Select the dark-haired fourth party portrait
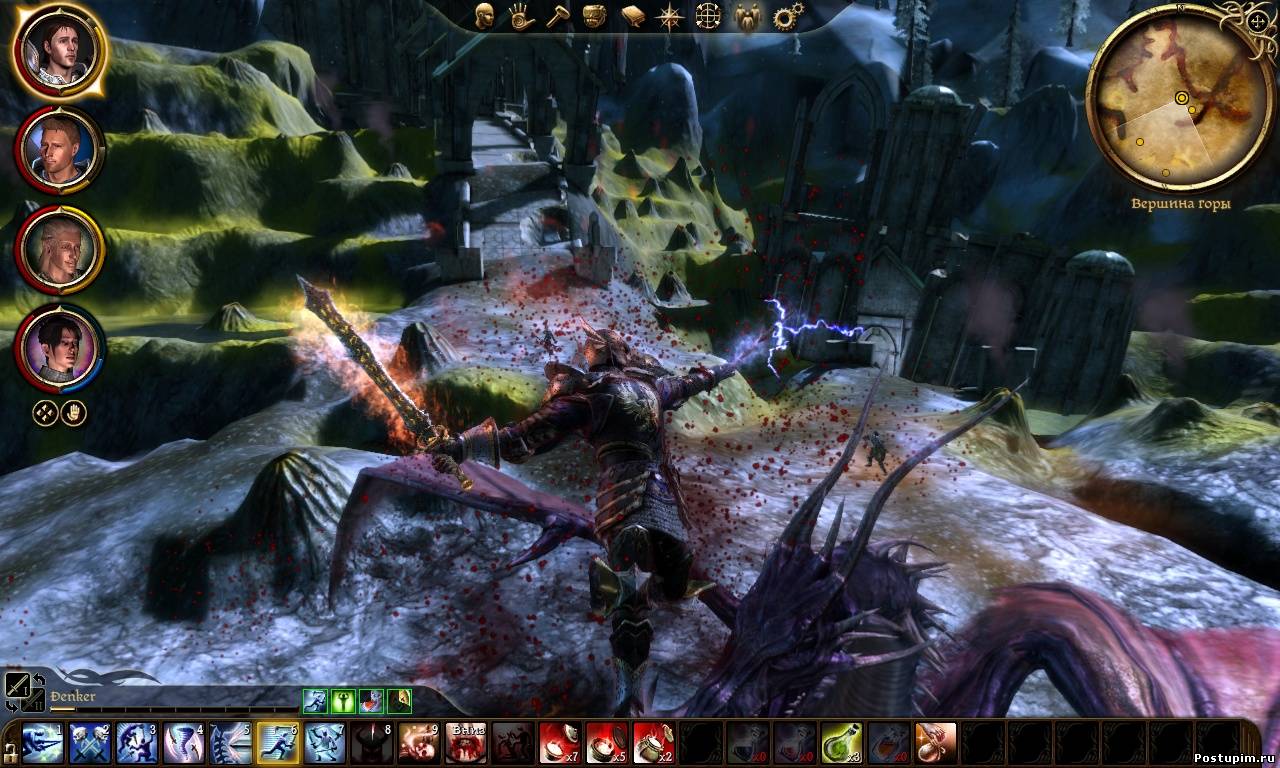 point(60,349)
